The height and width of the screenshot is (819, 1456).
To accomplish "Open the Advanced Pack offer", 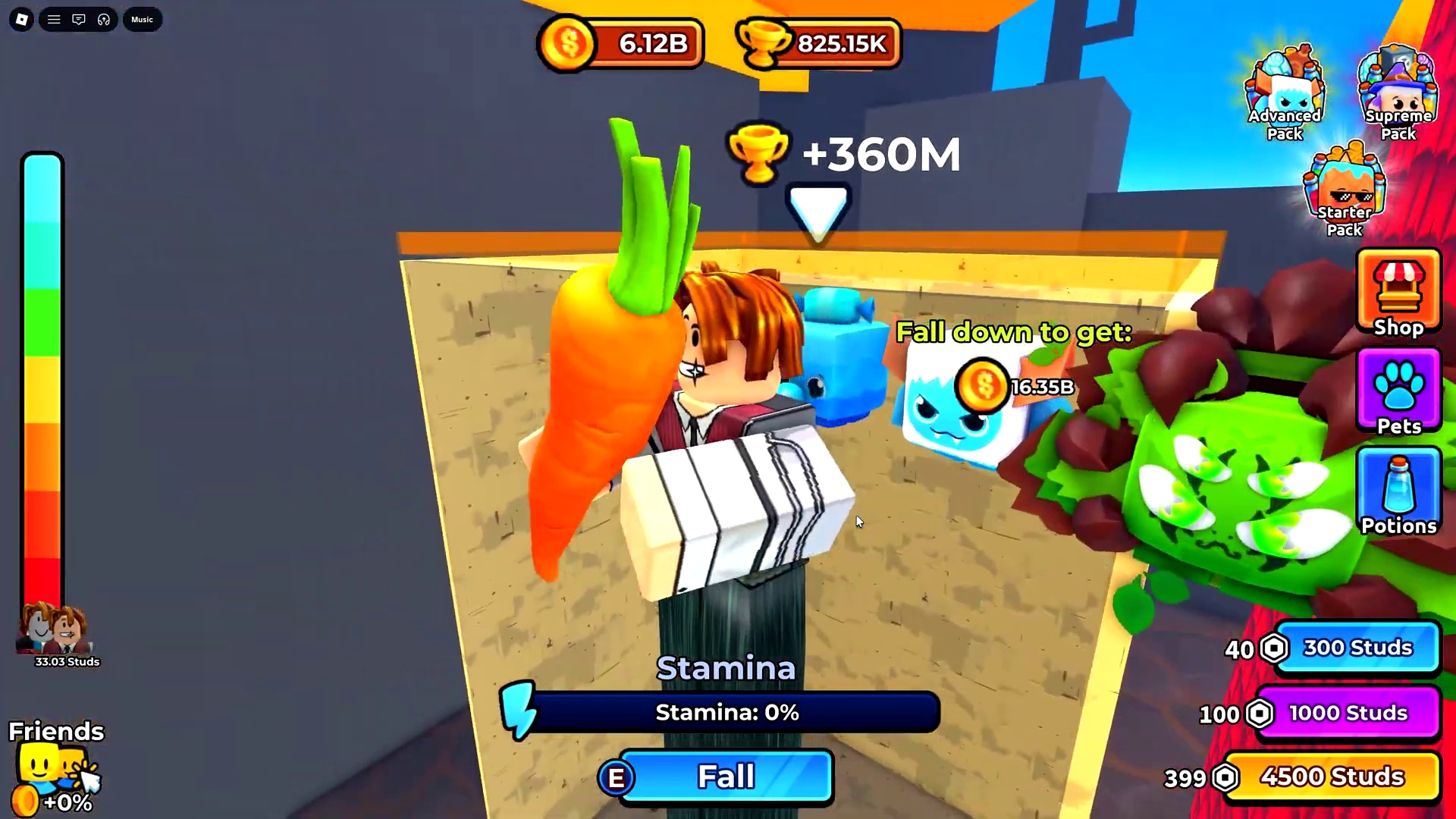I will click(1284, 91).
